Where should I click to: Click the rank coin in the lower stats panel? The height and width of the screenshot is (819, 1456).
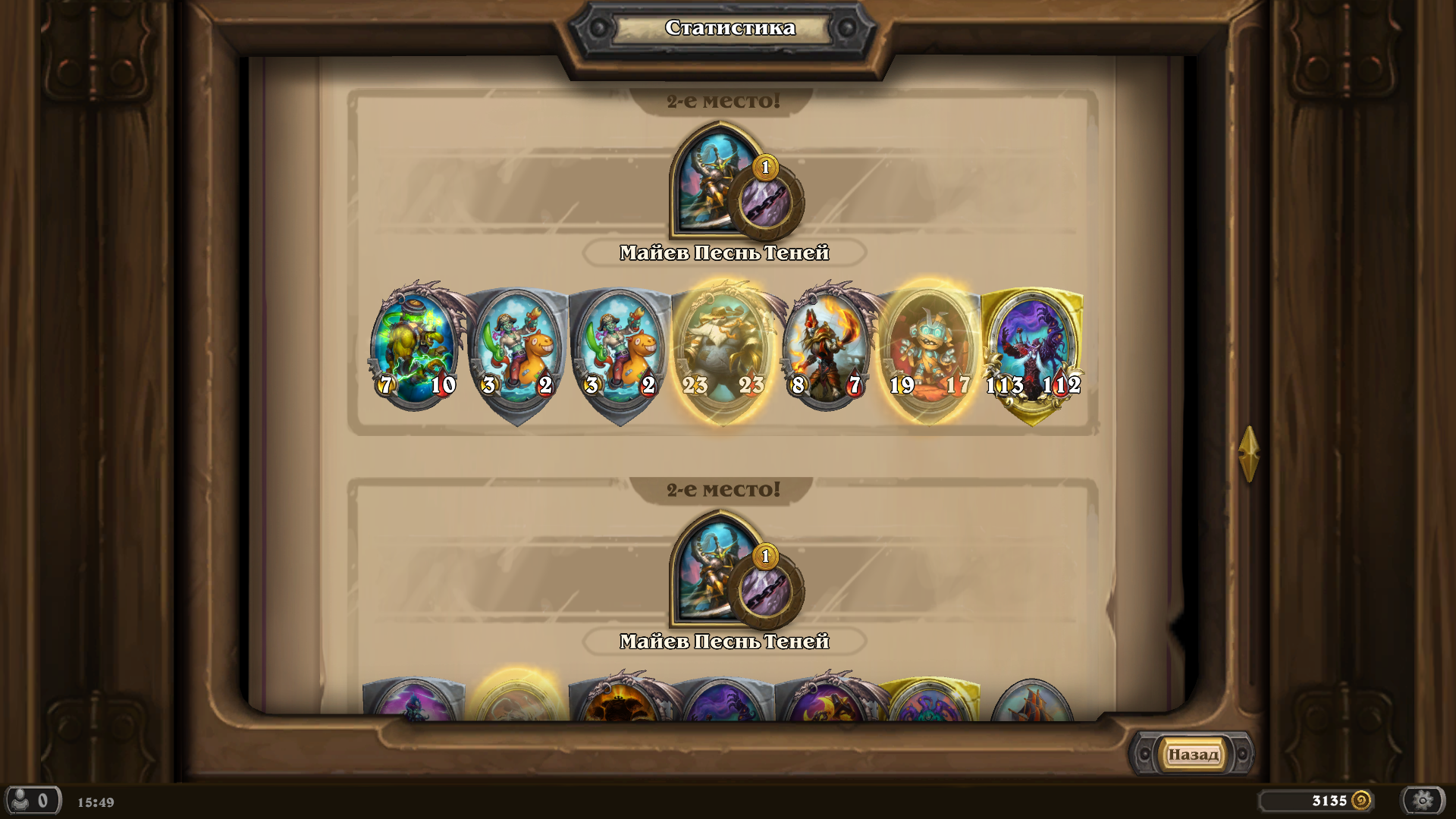tap(766, 557)
